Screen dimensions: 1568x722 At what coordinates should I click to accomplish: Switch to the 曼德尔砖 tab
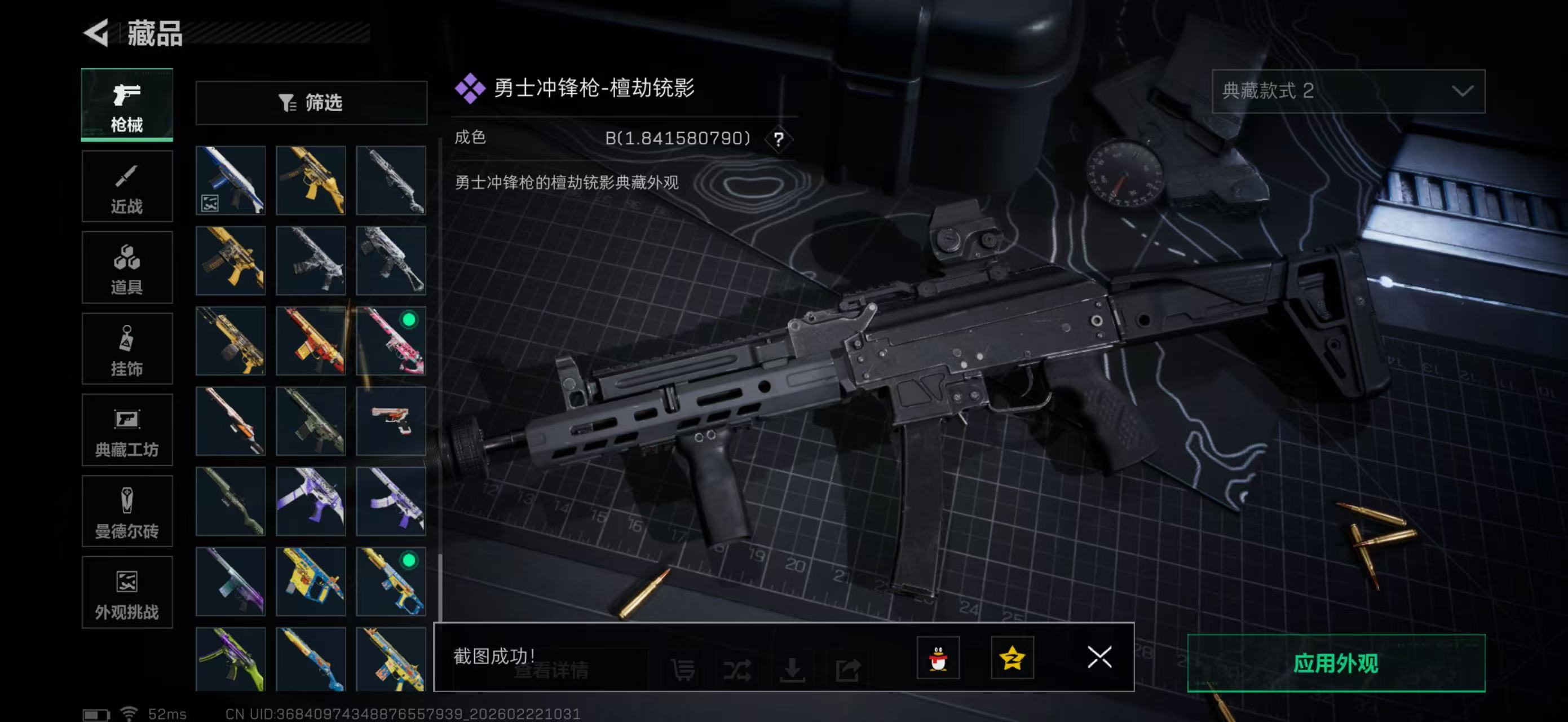point(127,512)
